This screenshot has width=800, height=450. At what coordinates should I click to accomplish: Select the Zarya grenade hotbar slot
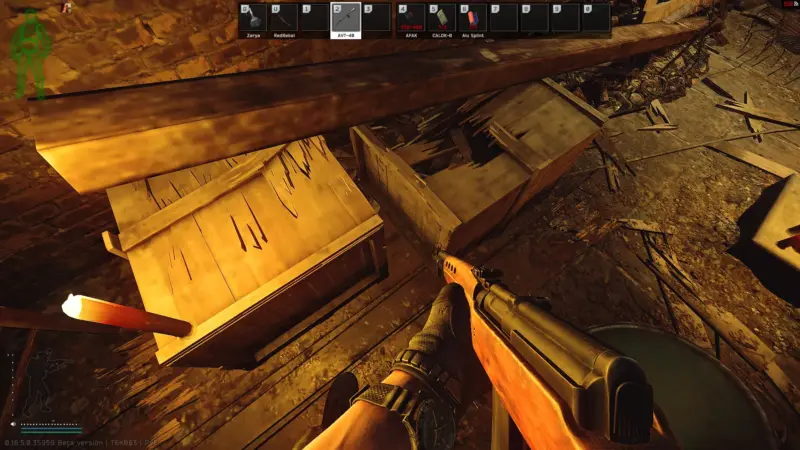pyautogui.click(x=254, y=20)
